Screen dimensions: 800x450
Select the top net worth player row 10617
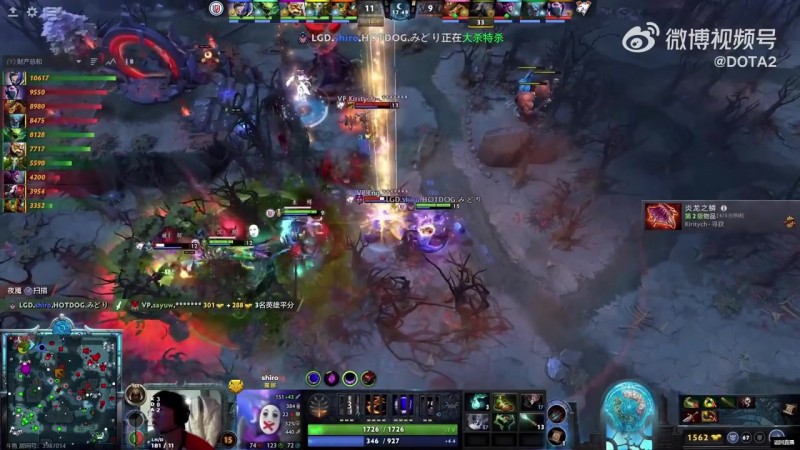(40, 78)
